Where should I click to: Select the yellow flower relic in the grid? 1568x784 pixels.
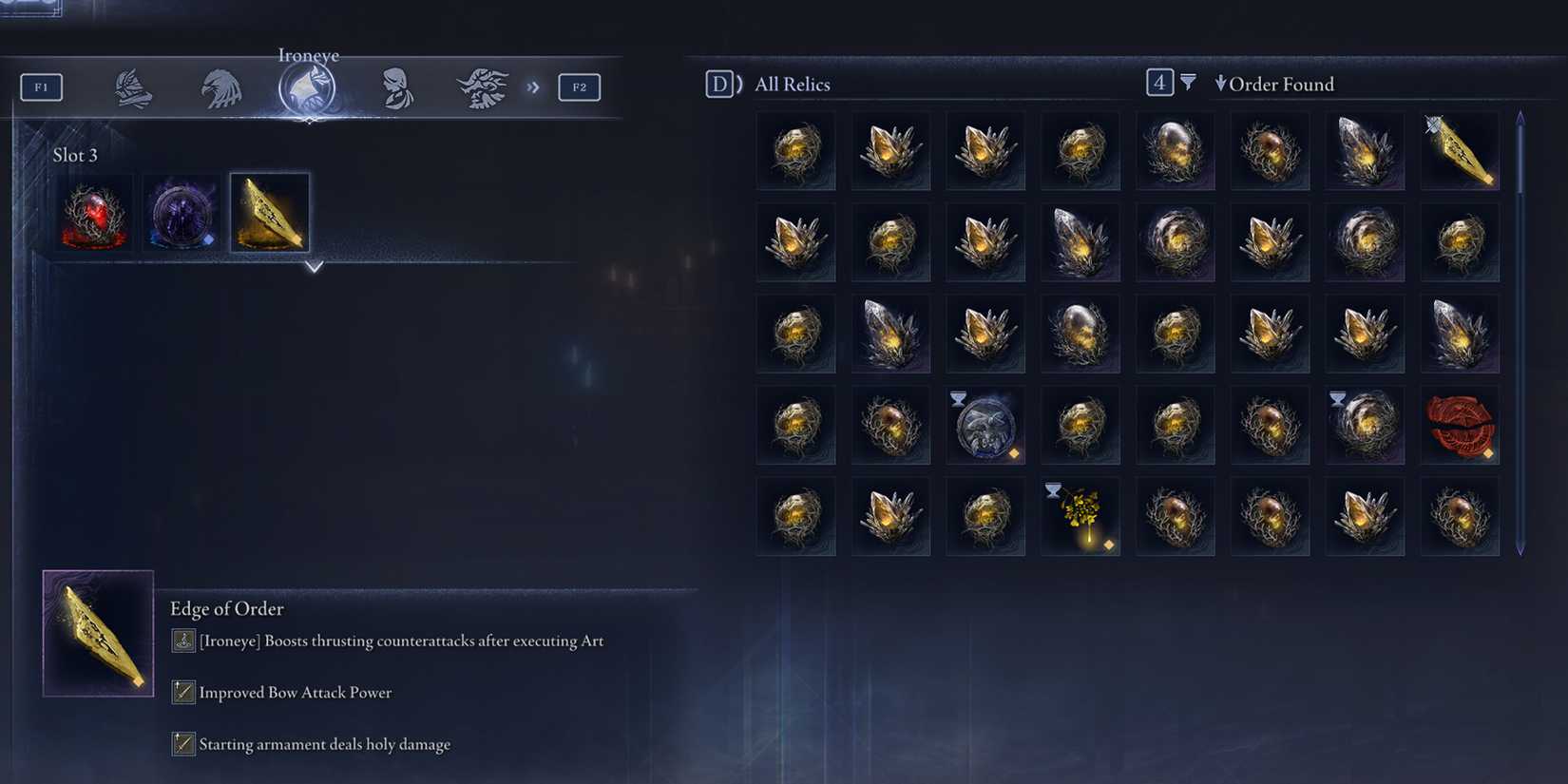coord(1080,516)
